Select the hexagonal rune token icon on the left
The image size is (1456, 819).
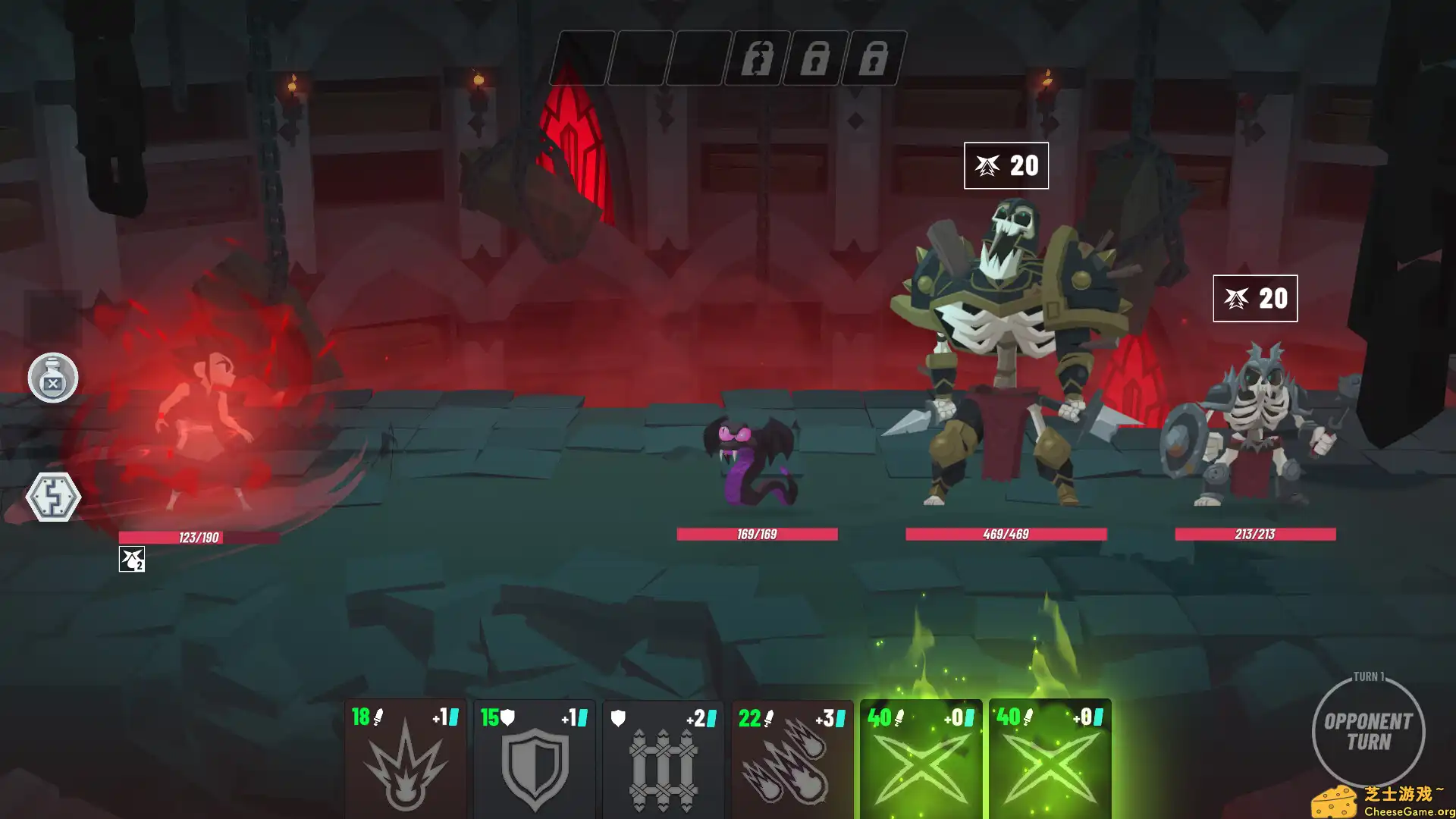pos(52,497)
